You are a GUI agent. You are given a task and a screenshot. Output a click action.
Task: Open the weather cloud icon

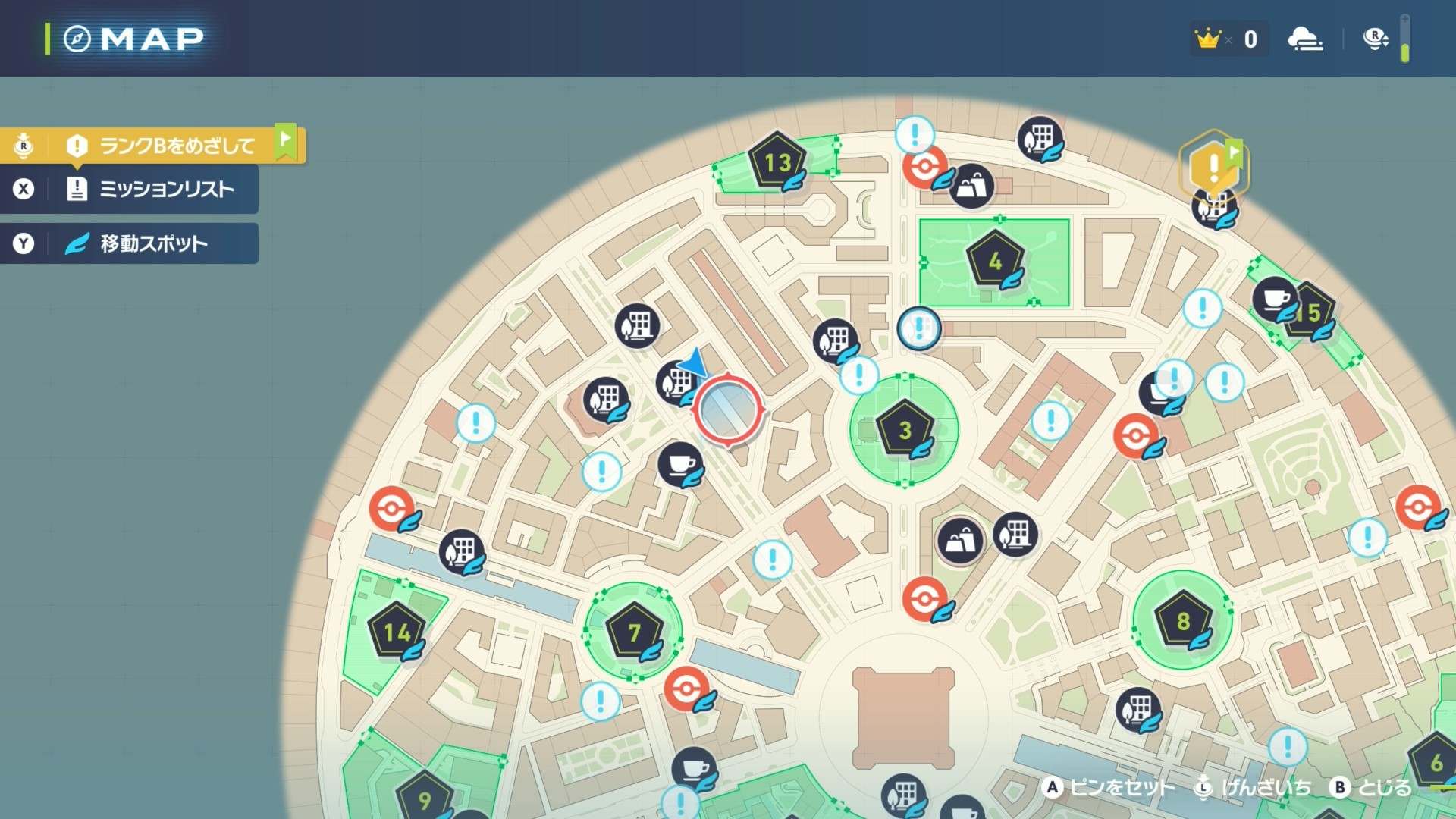pos(1305,39)
